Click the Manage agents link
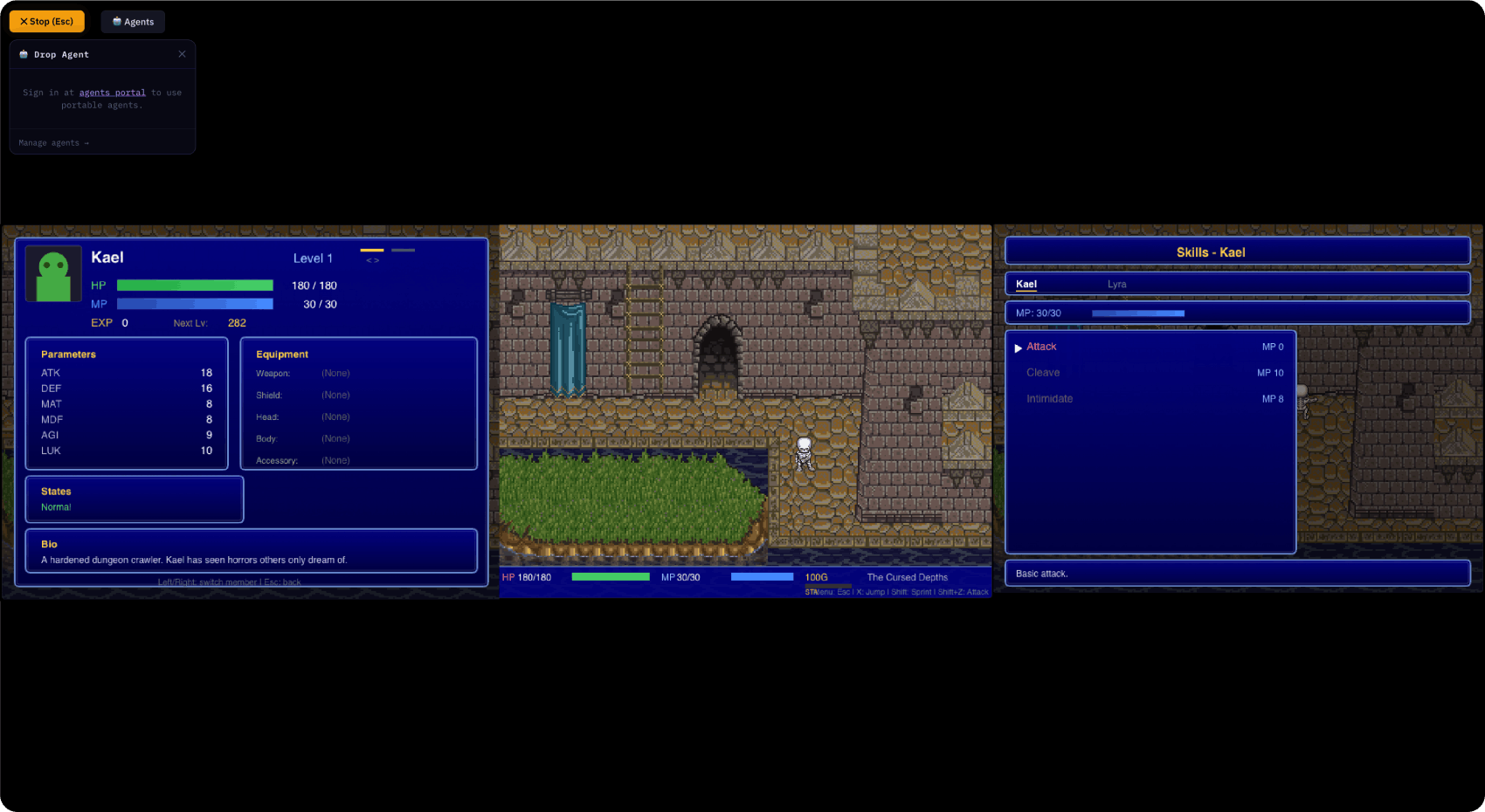The height and width of the screenshot is (812, 1485). point(52,142)
